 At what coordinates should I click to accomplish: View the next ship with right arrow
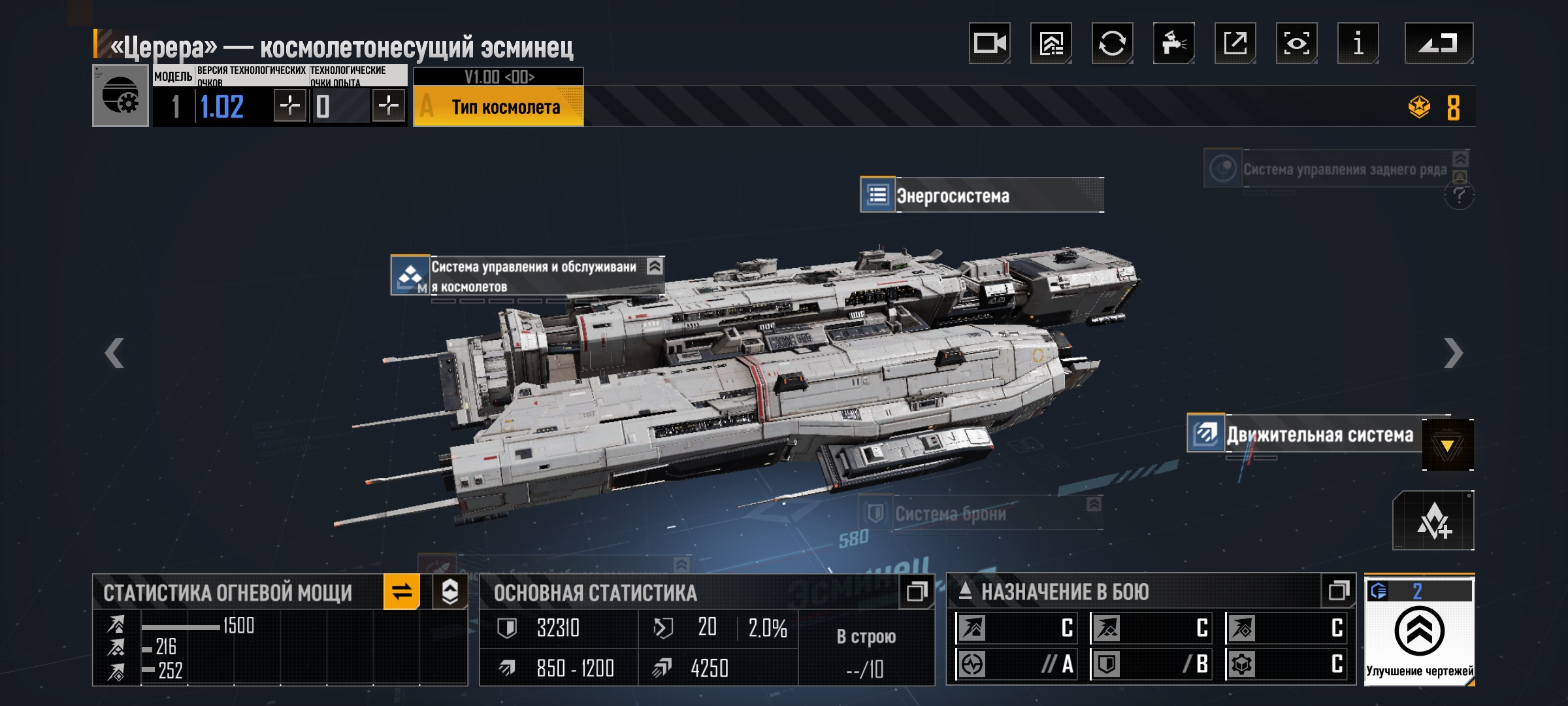coord(1453,353)
